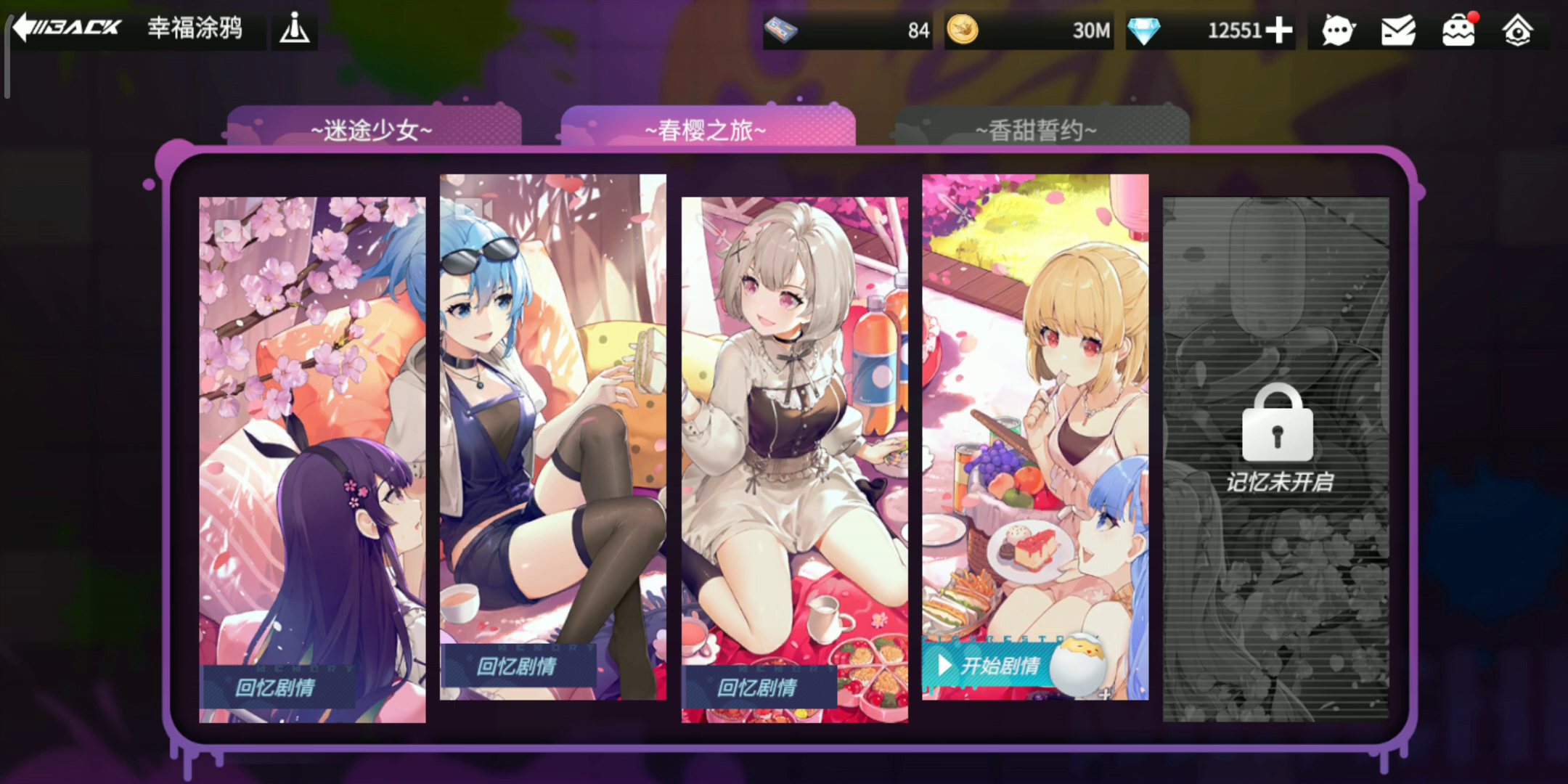Replay 回忆剧情 on the gray-haired girl card
Image resolution: width=1568 pixels, height=784 pixels.
(758, 686)
